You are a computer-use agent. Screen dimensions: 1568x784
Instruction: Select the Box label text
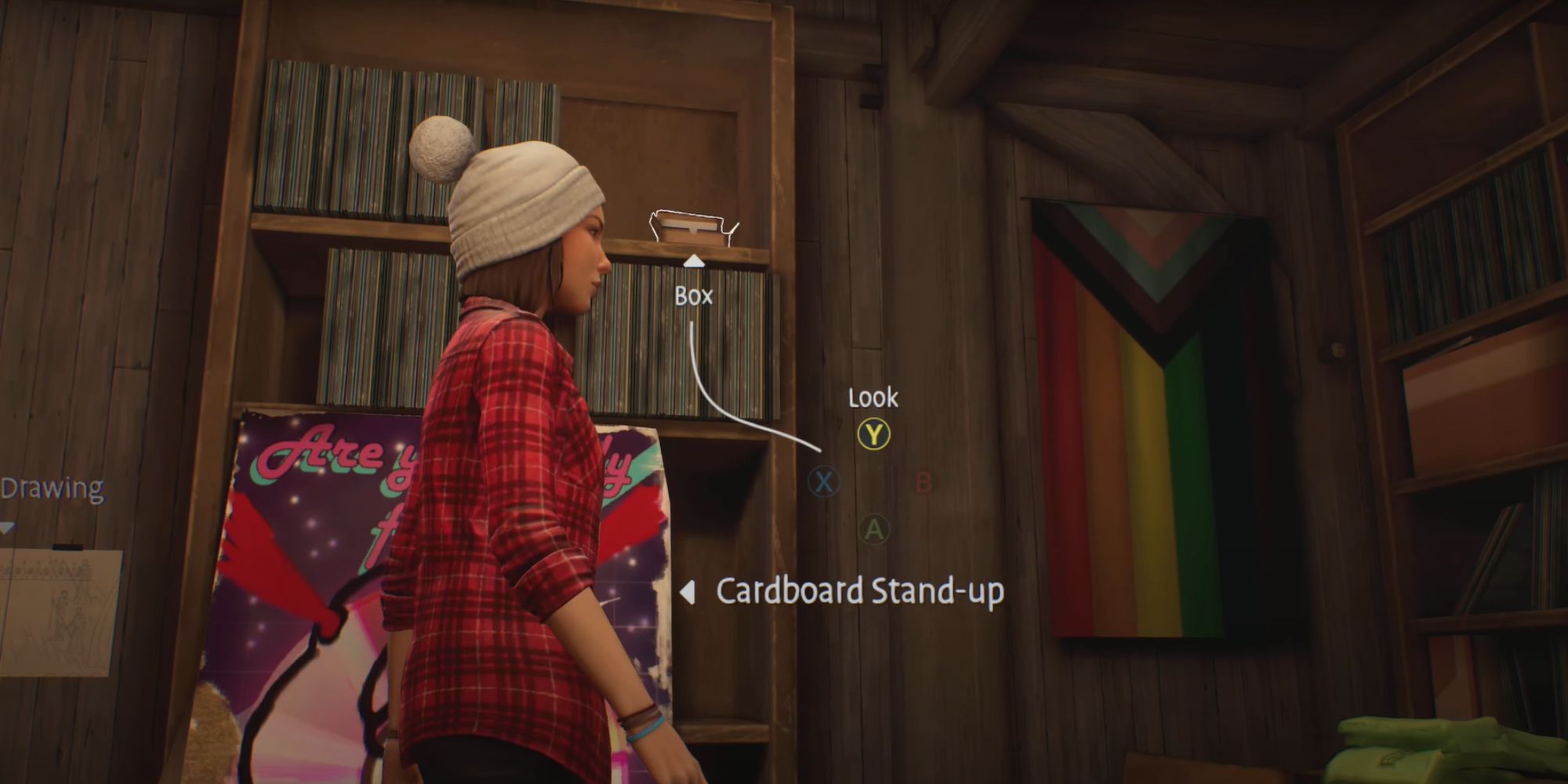[694, 296]
